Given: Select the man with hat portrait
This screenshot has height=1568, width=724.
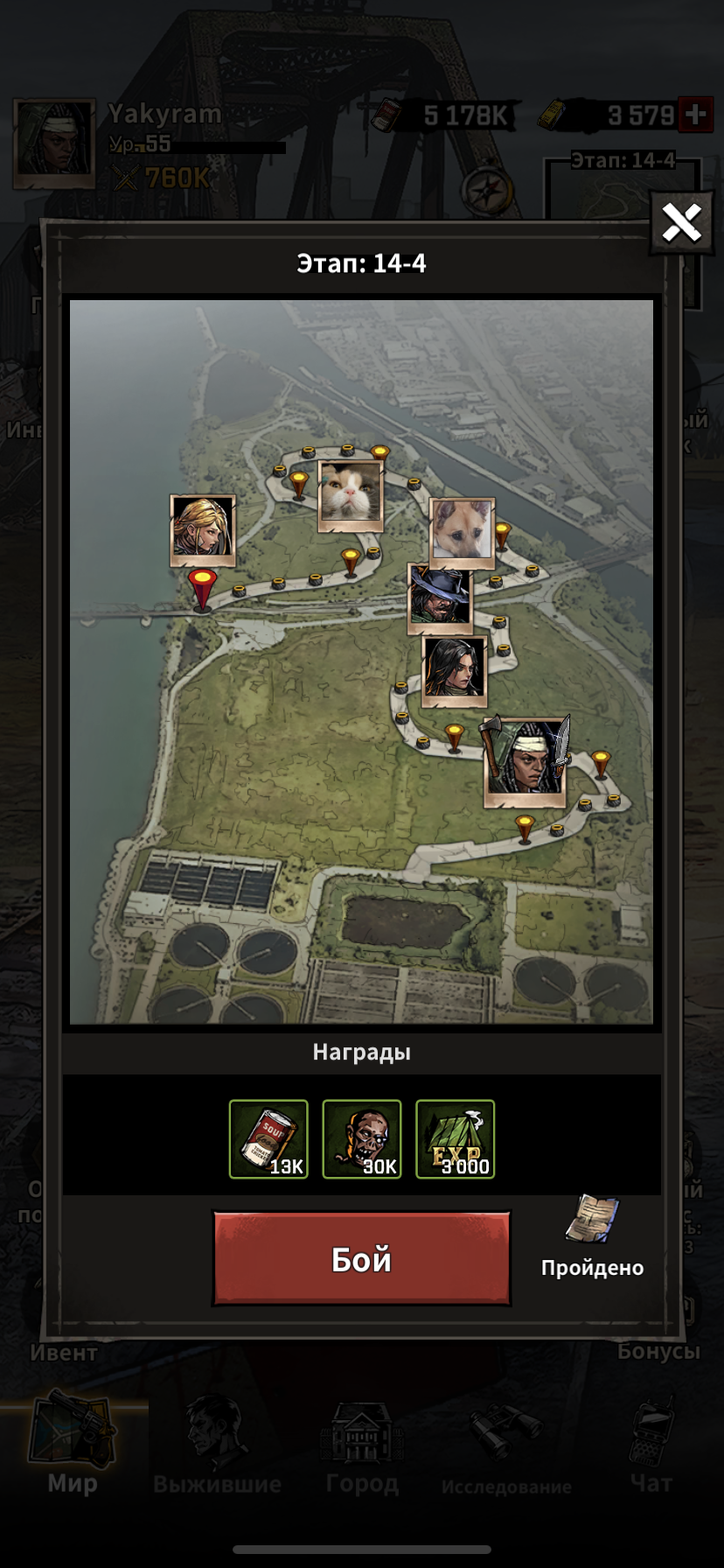Looking at the screenshot, I should tap(440, 598).
